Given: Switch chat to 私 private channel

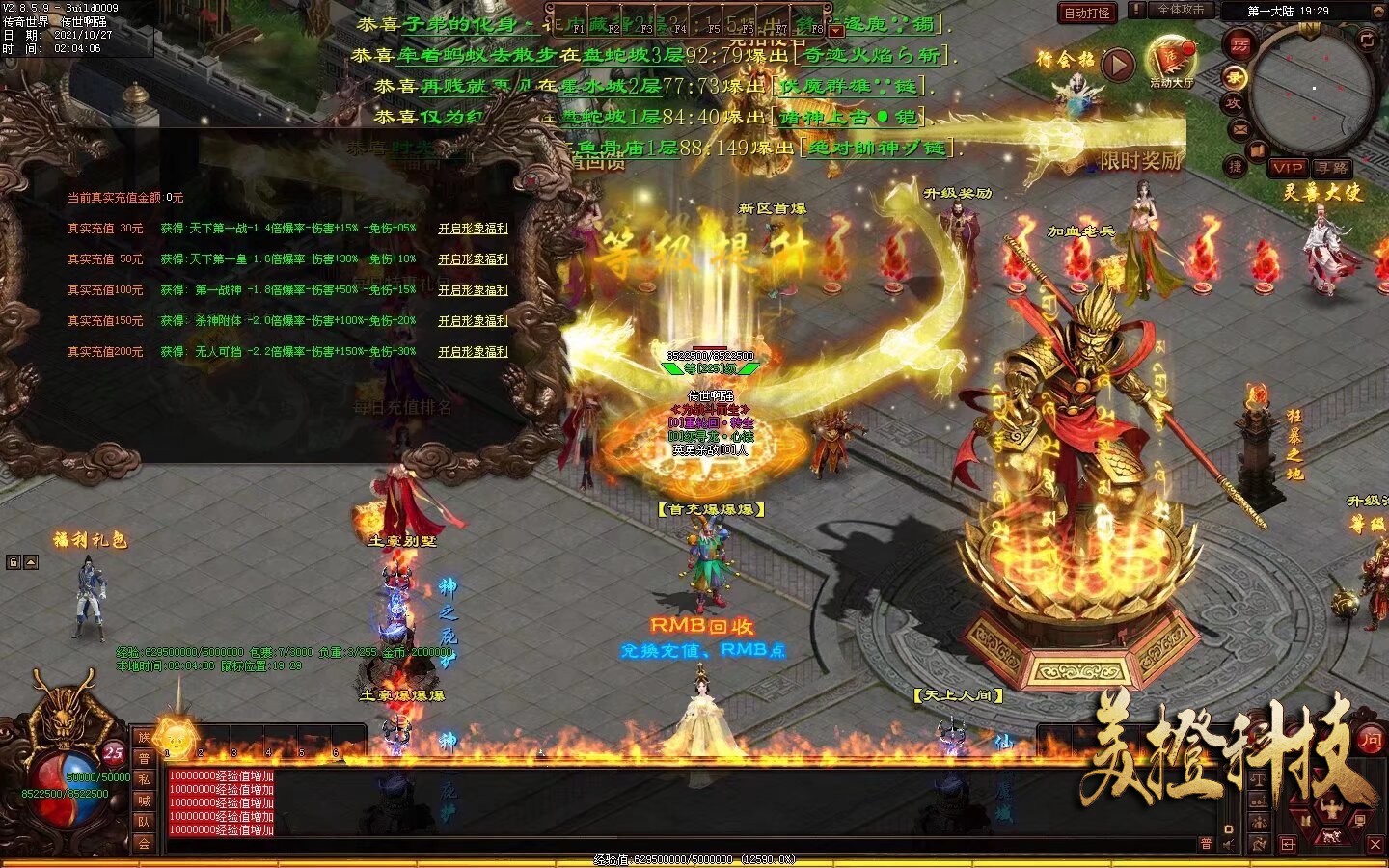Looking at the screenshot, I should 144,779.
